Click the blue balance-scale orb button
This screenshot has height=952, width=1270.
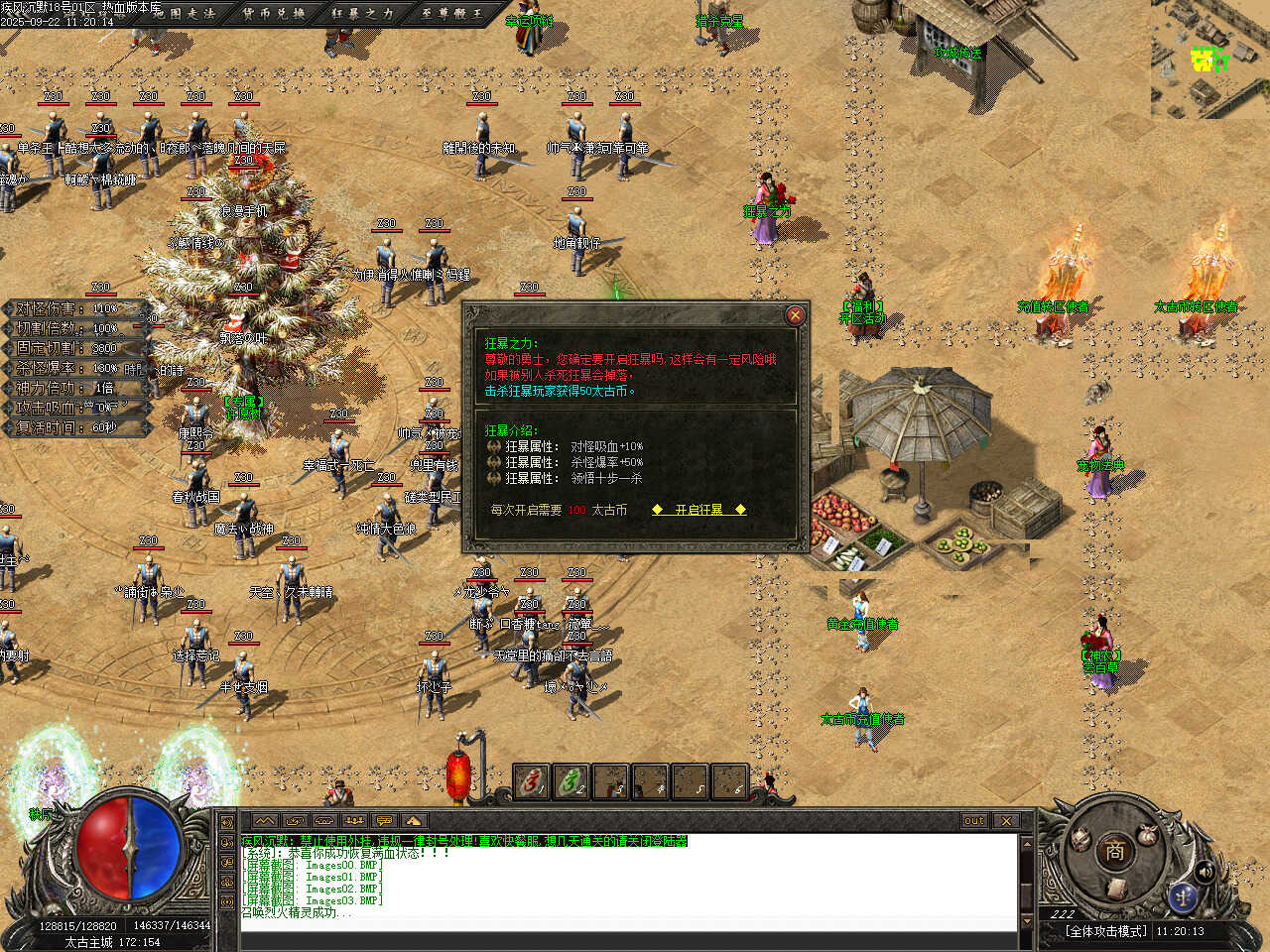pyautogui.click(x=1182, y=895)
